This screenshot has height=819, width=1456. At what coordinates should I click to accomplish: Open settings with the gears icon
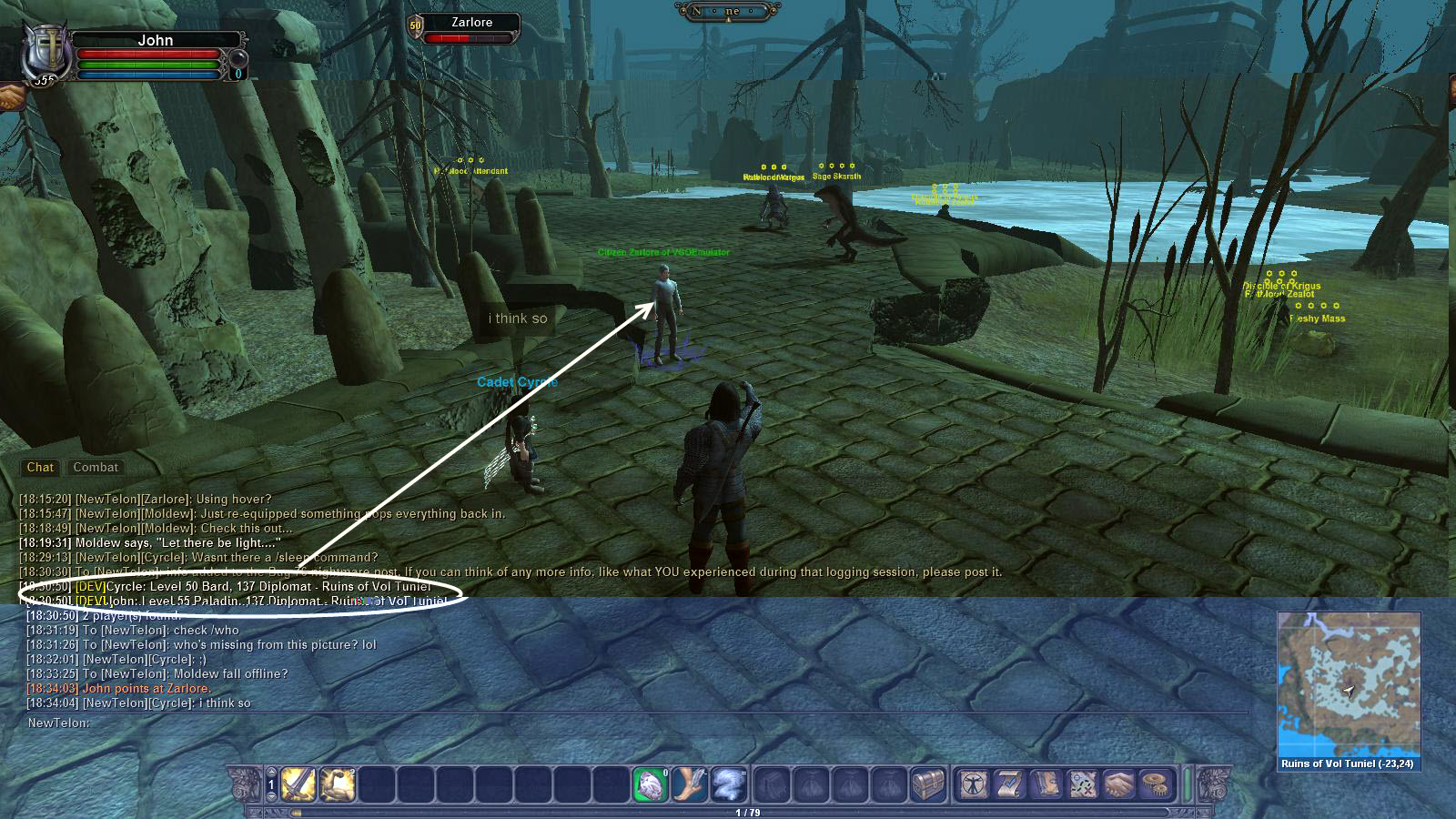click(1157, 784)
